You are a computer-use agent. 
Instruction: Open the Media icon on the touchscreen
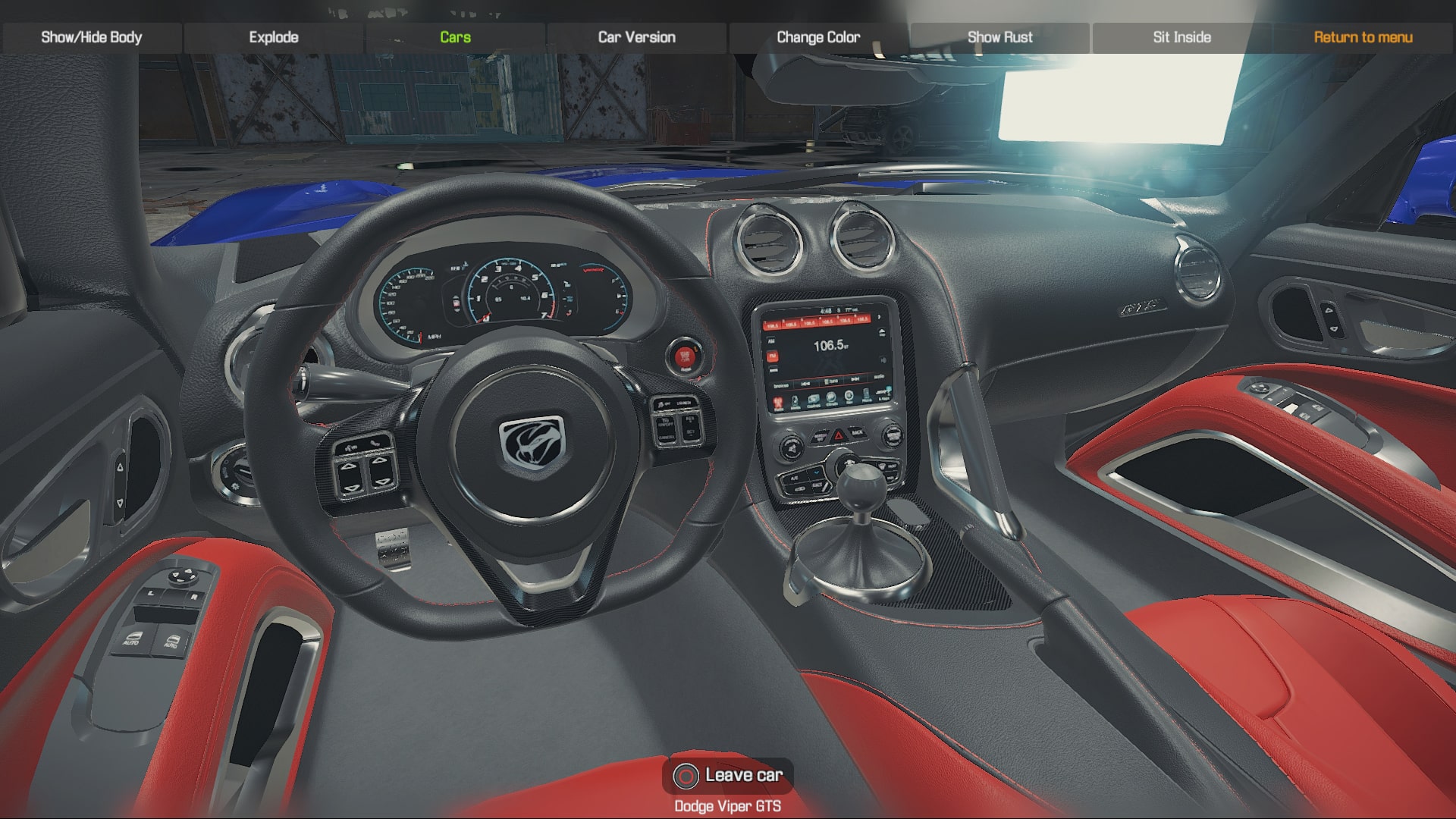point(795,402)
